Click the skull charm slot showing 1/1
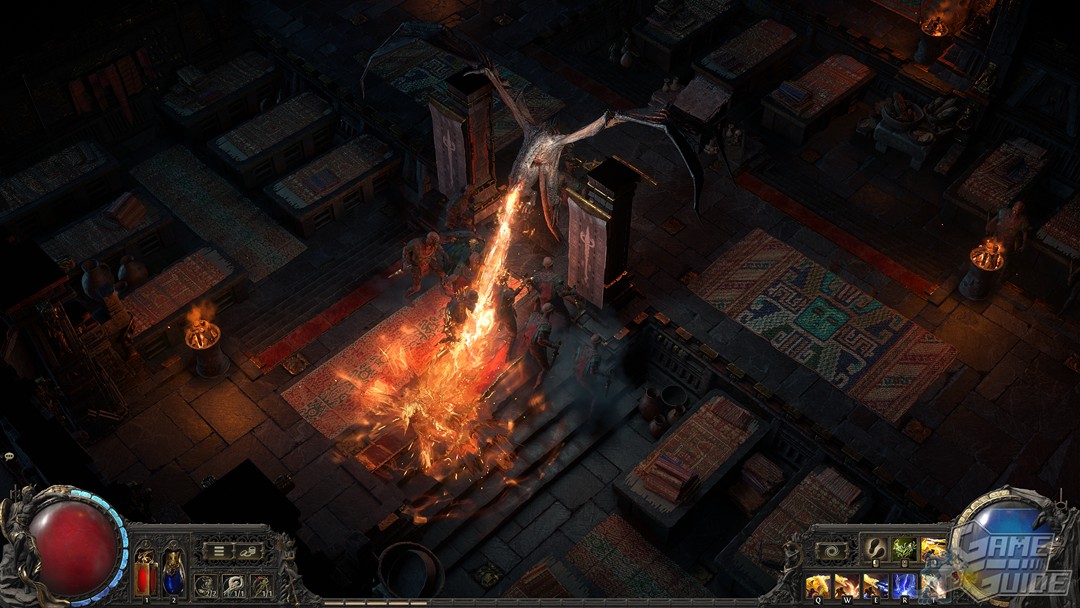 [x=234, y=585]
